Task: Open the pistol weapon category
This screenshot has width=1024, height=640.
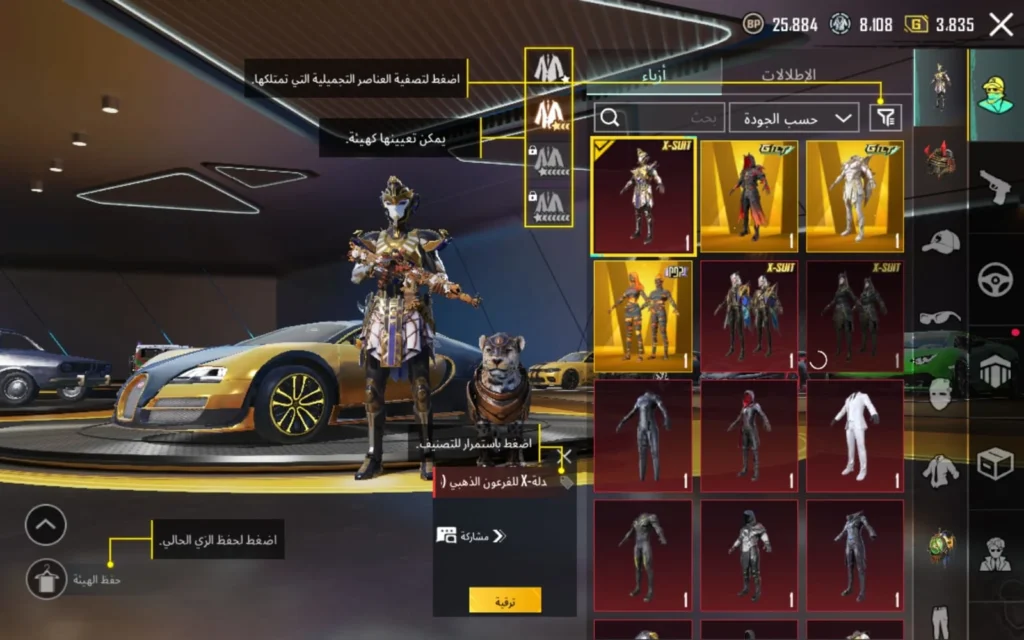Action: coord(995,187)
